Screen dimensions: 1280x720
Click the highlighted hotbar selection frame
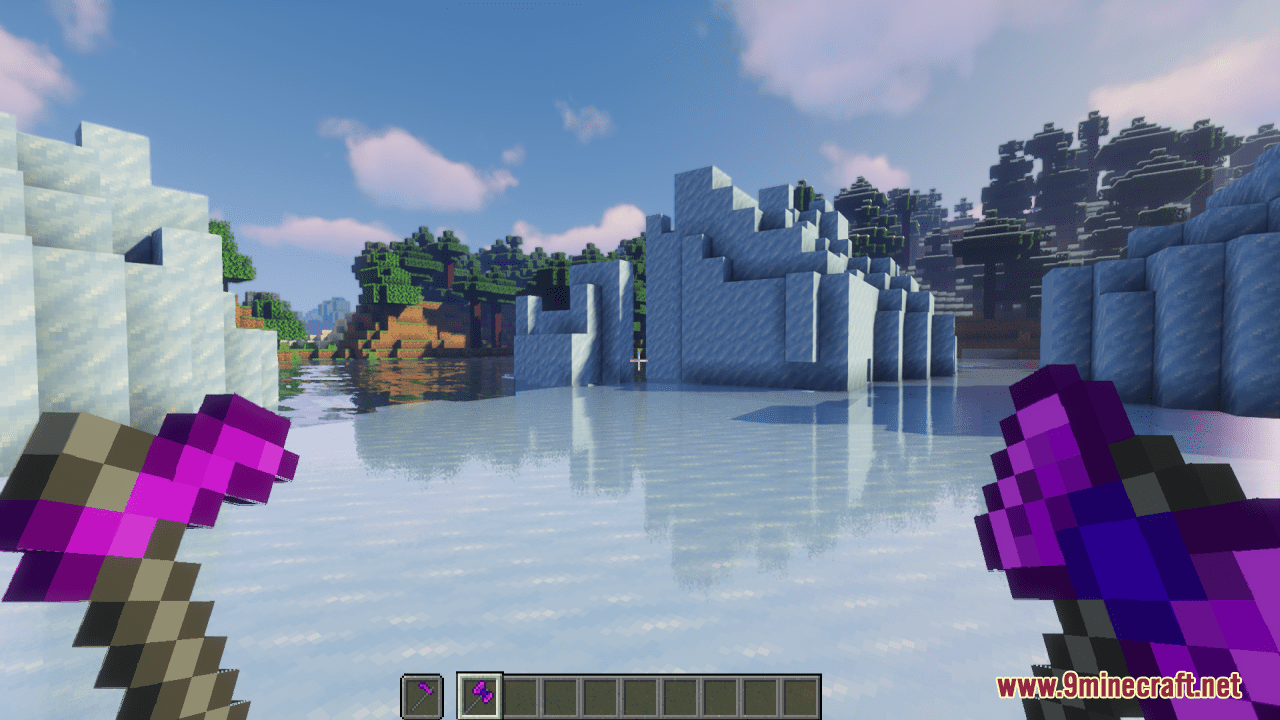point(480,693)
